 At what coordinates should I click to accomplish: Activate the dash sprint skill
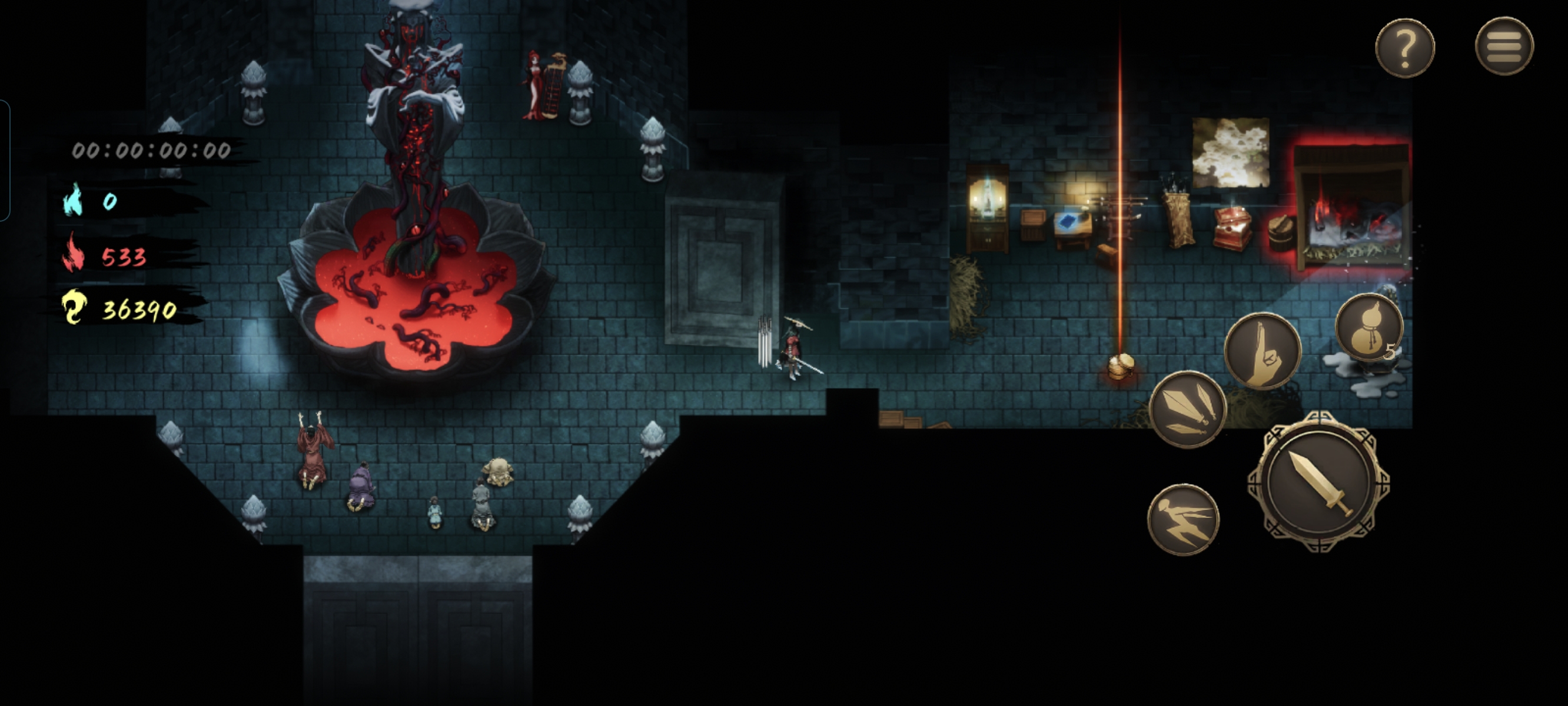pos(1182,519)
